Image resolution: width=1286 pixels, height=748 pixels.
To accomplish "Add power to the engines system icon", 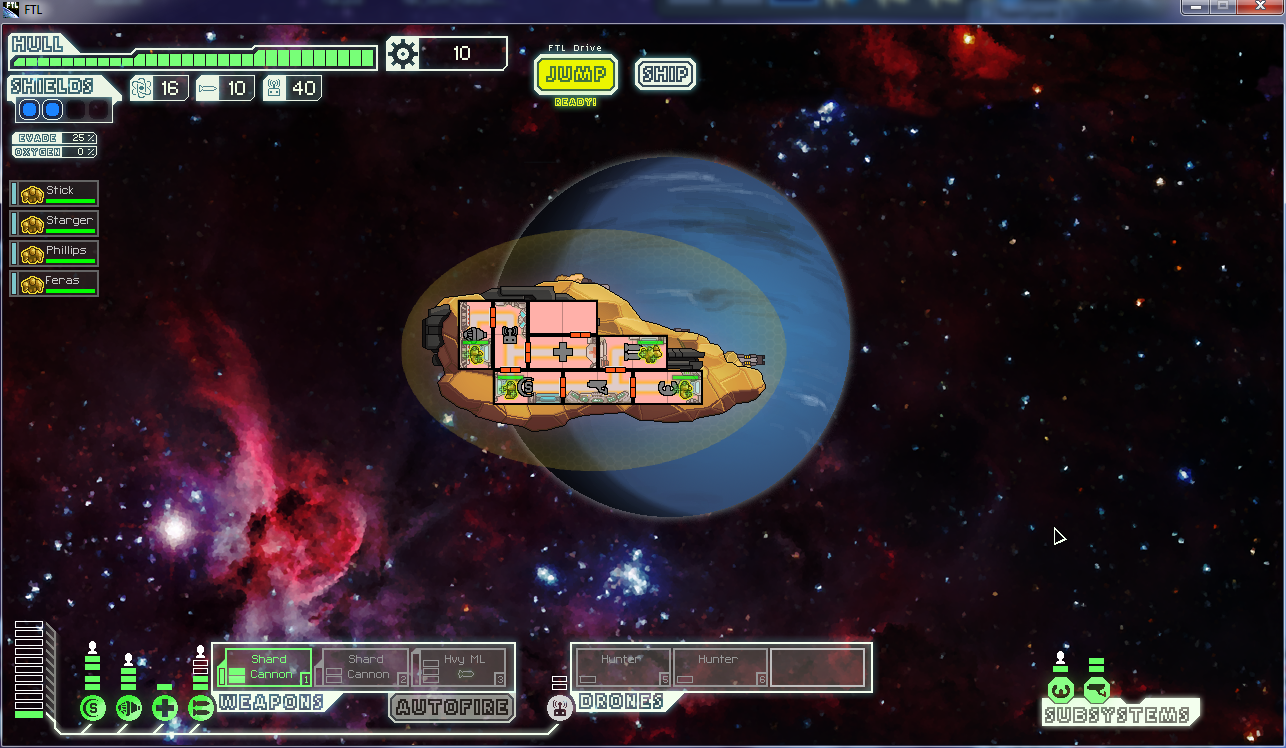I will 129,709.
